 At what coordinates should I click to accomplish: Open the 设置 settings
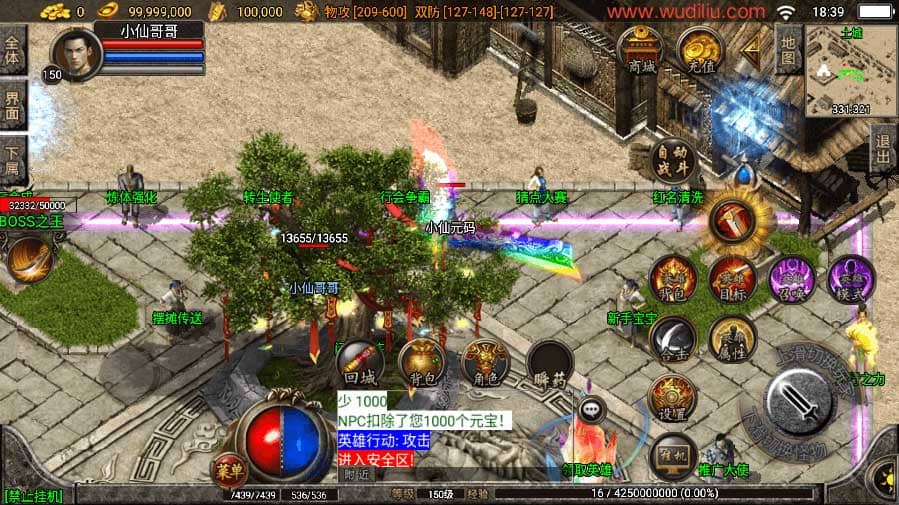tap(672, 398)
